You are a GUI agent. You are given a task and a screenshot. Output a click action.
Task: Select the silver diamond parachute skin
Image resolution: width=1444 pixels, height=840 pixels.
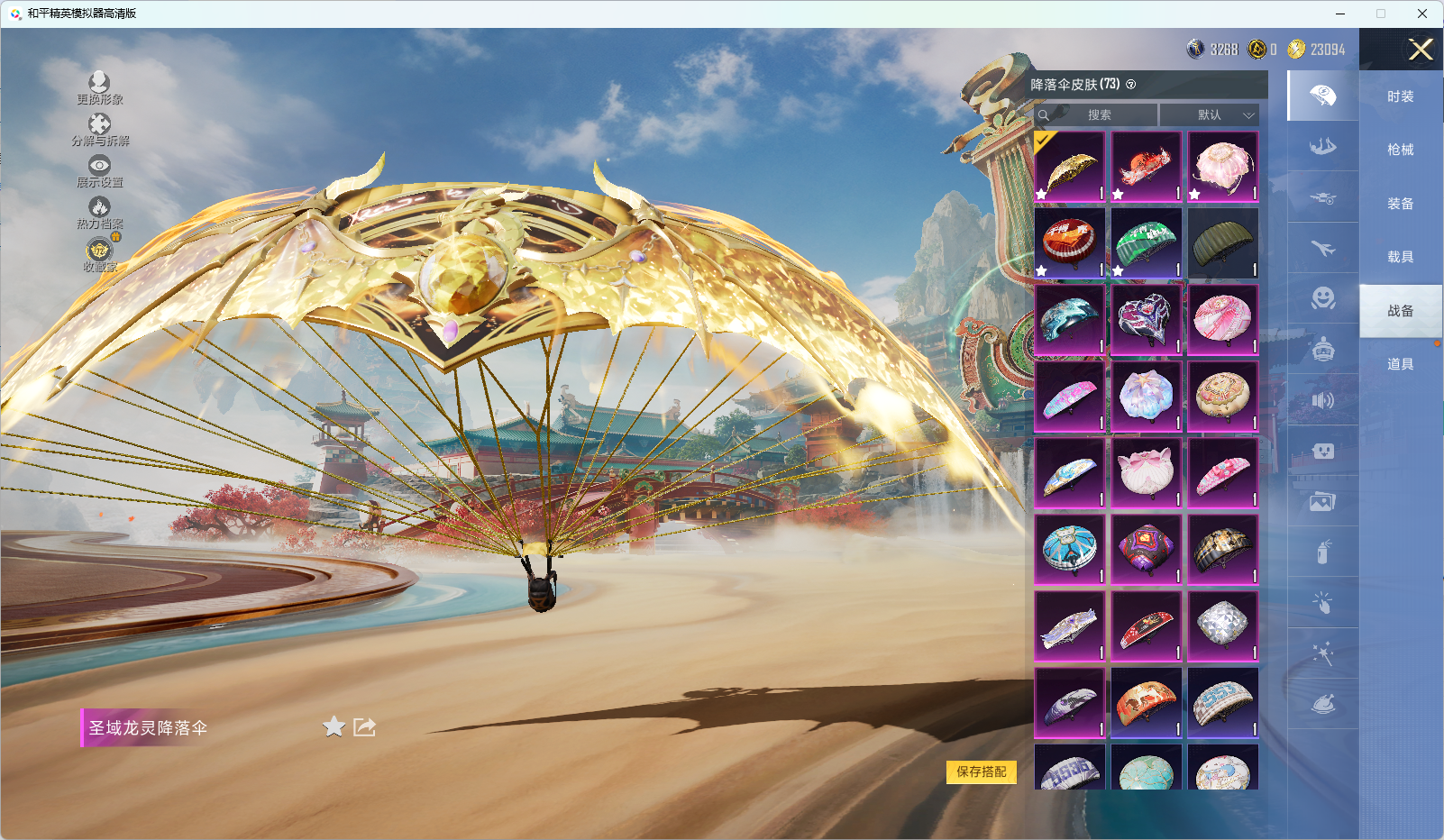[1223, 626]
